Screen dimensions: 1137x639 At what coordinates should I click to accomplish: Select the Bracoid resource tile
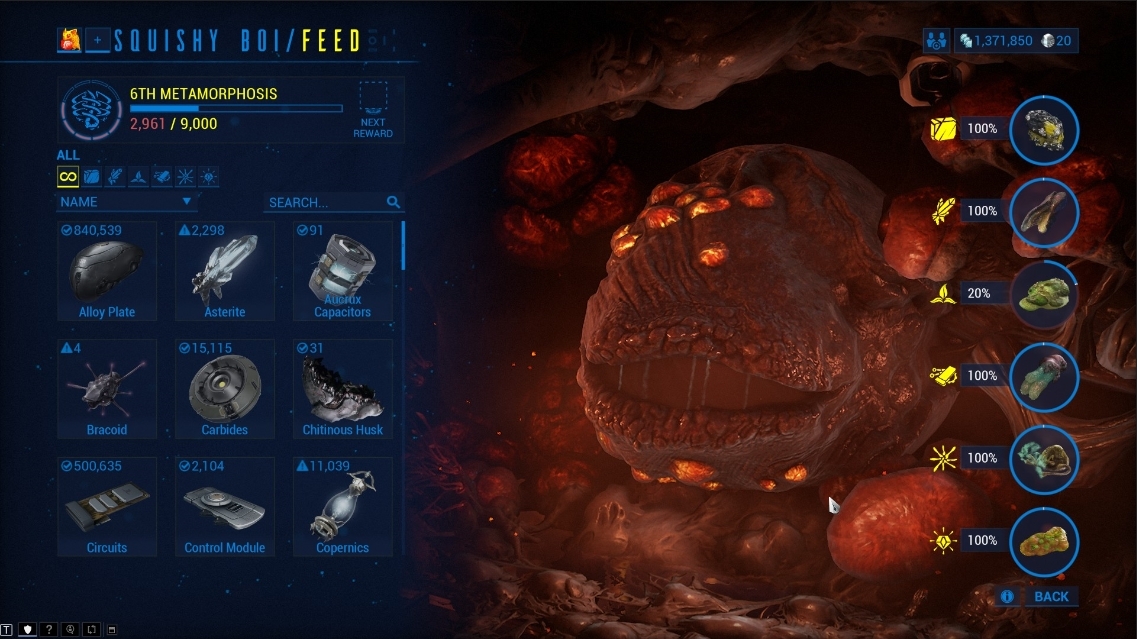107,389
